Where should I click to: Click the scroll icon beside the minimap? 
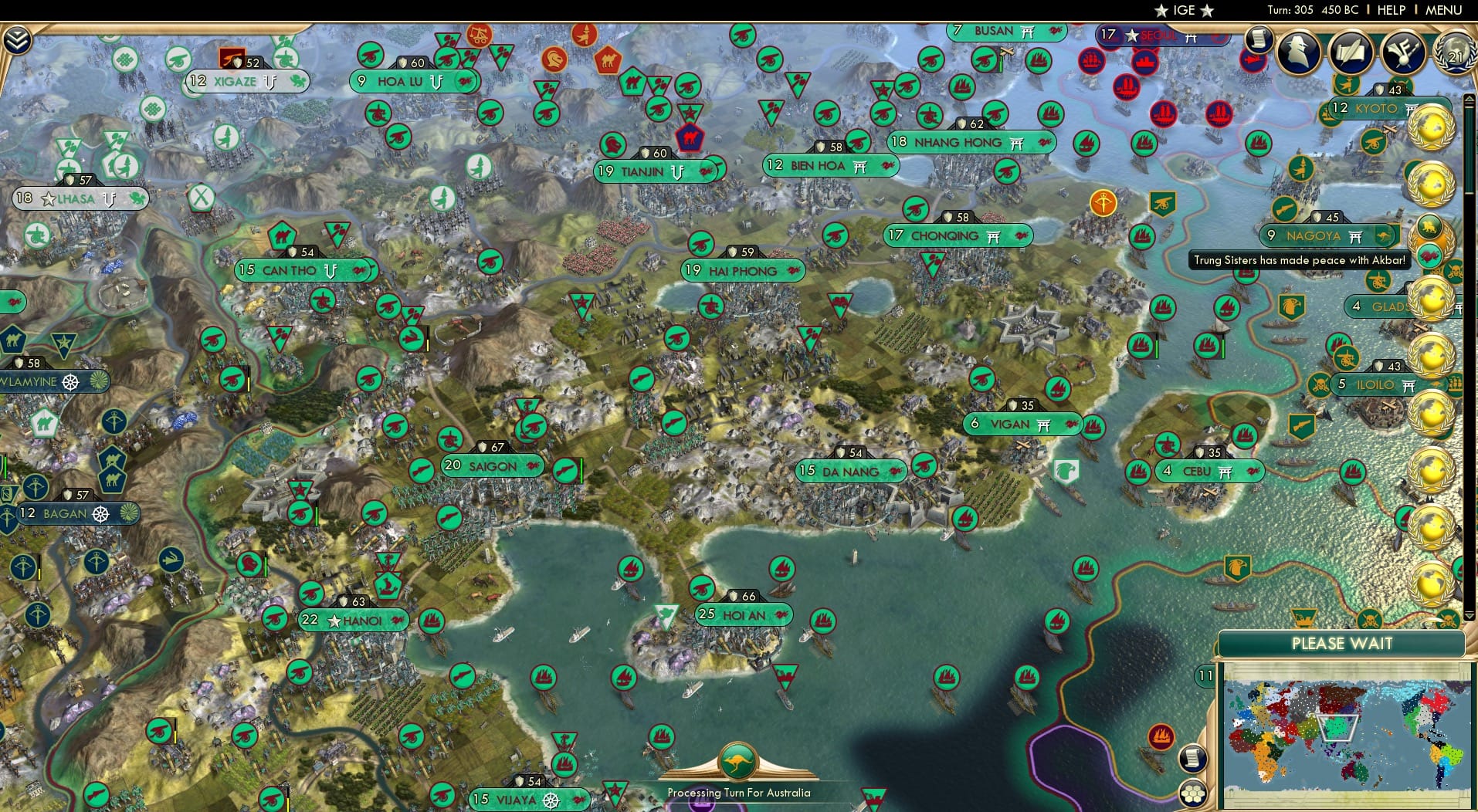pos(1193,760)
